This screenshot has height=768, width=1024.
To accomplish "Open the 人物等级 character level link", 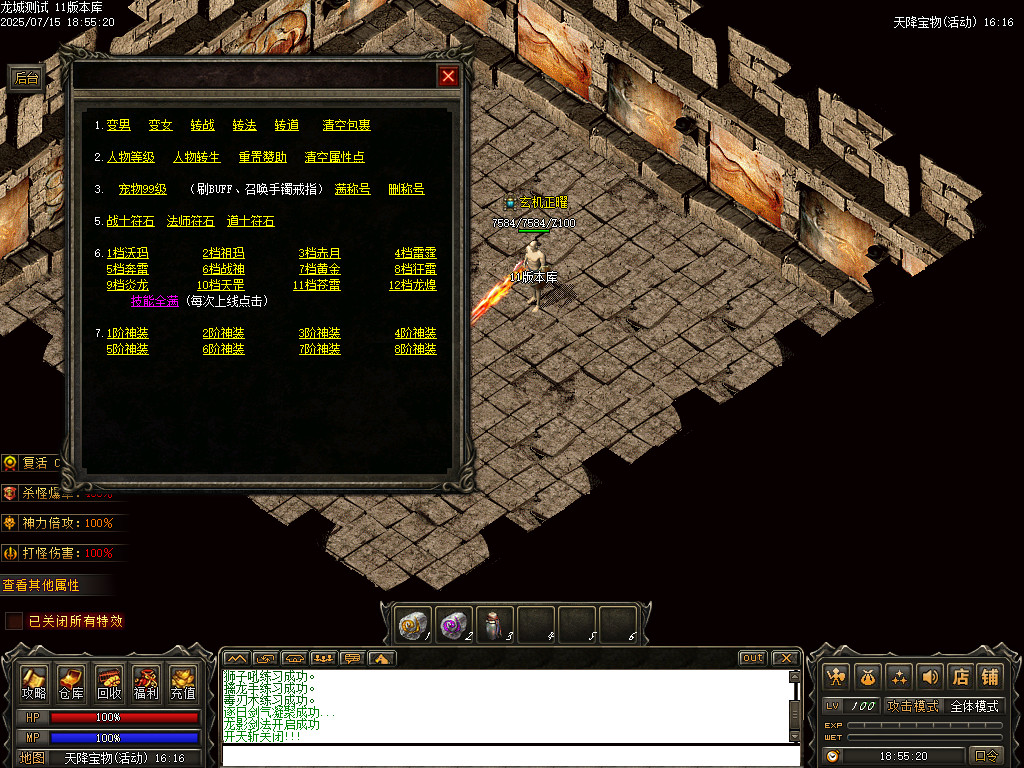I will tap(131, 158).
